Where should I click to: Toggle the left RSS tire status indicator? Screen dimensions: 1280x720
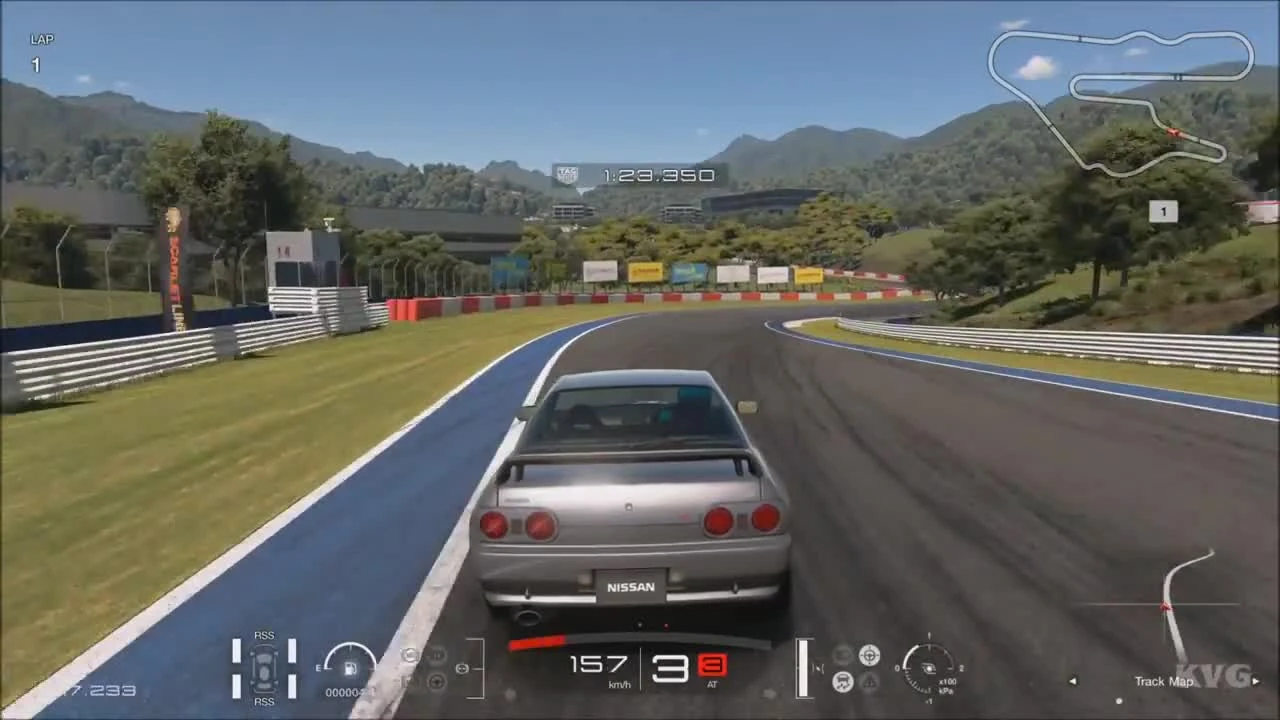[x=237, y=668]
